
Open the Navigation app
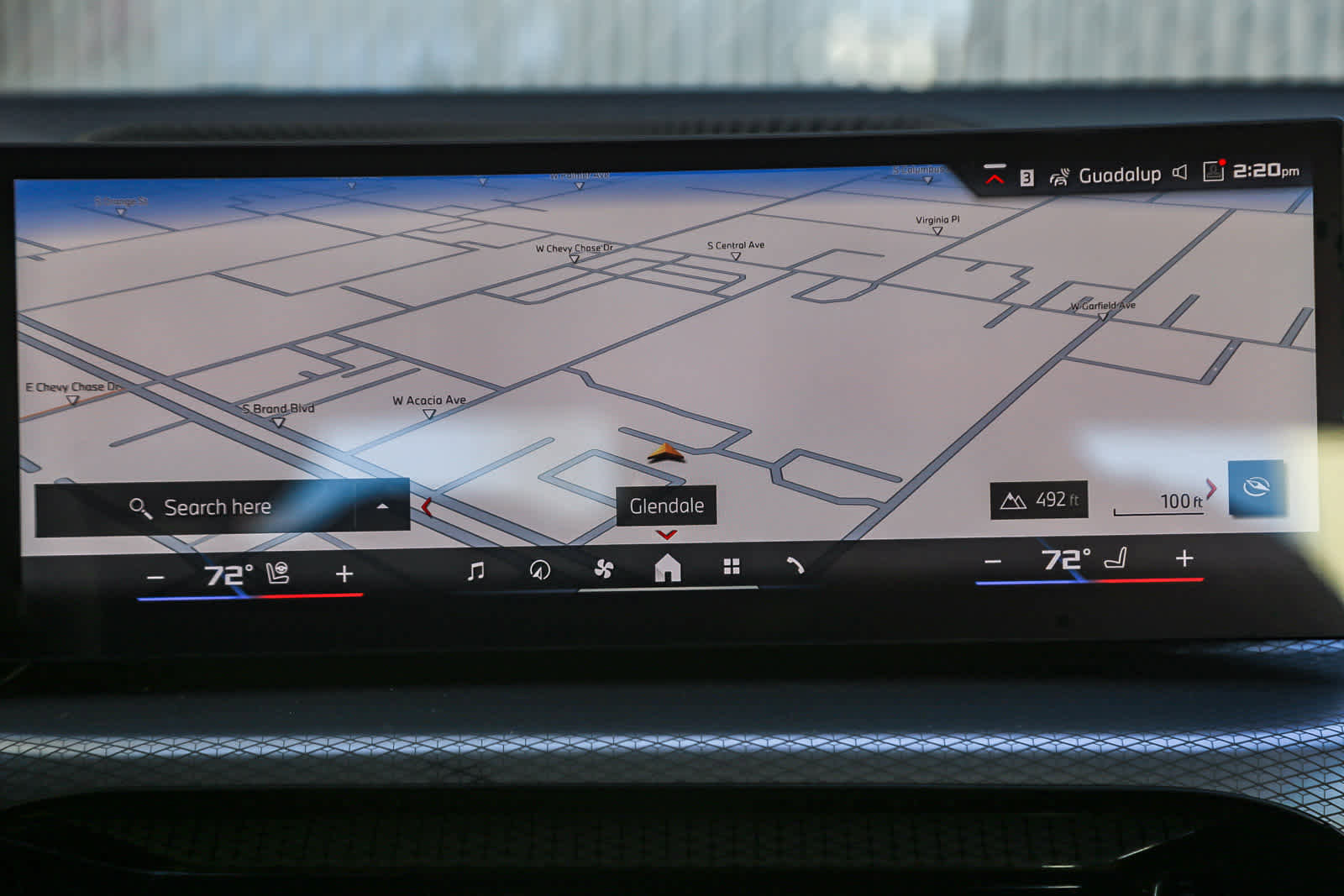tap(540, 569)
